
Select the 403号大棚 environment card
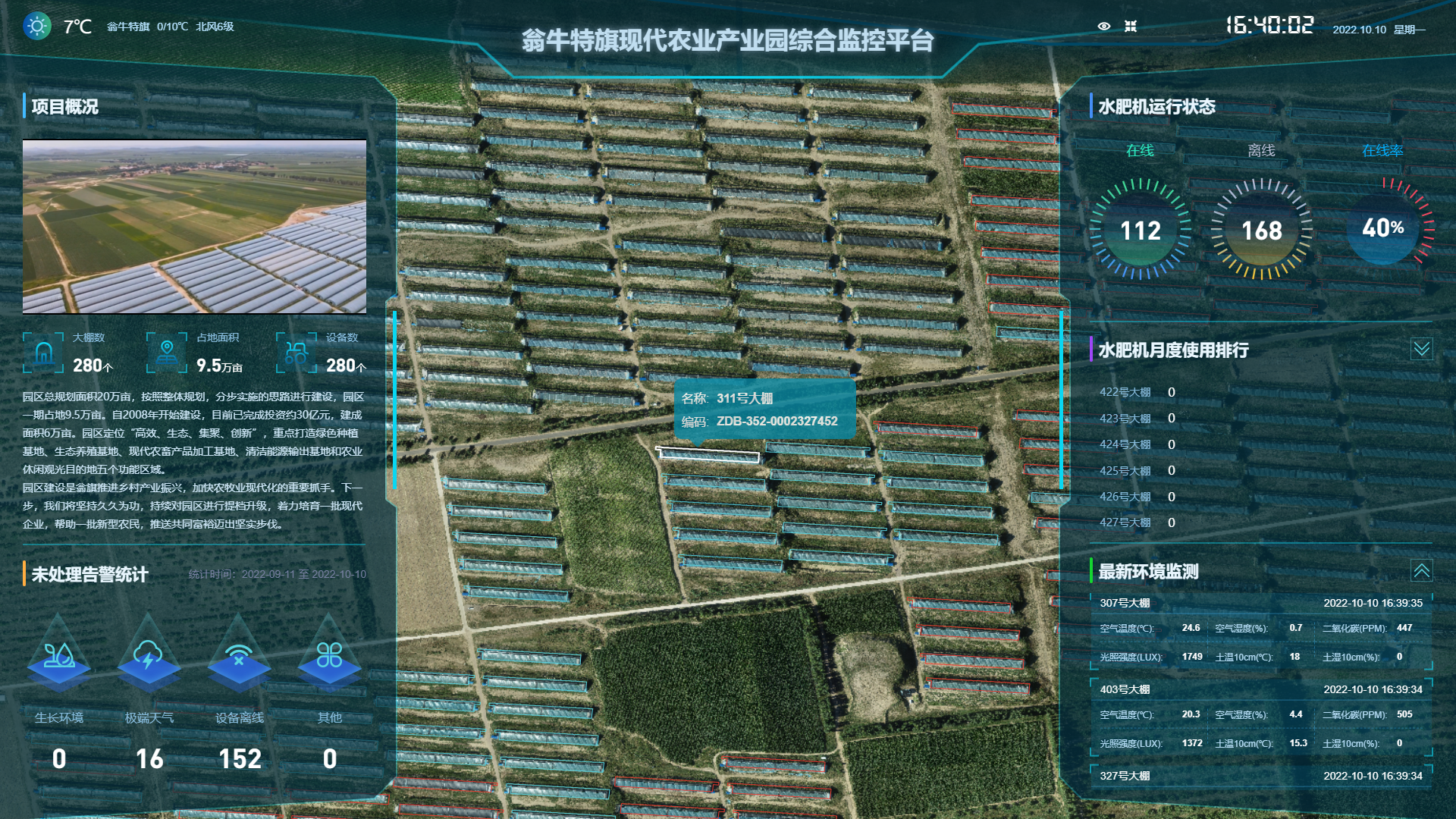point(1260,716)
